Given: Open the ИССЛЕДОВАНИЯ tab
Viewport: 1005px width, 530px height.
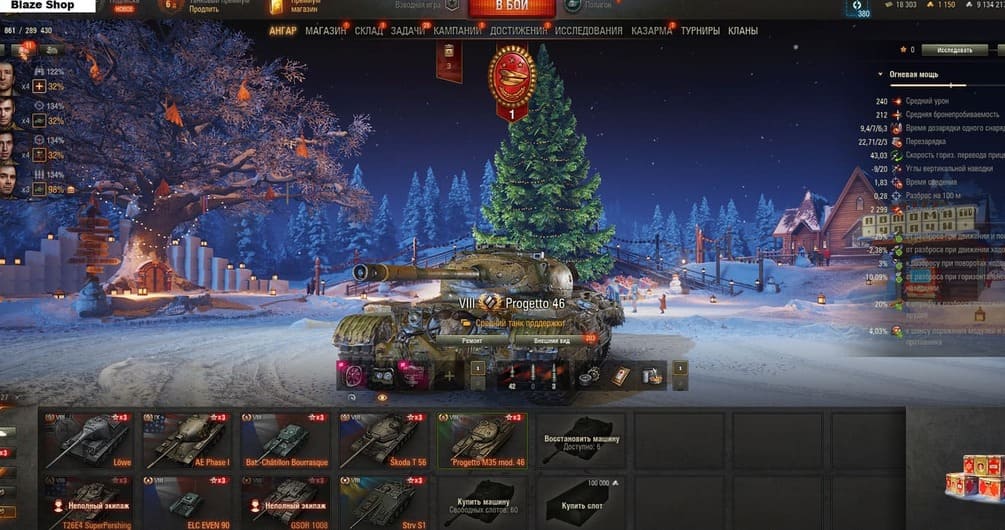Looking at the screenshot, I should [588, 31].
